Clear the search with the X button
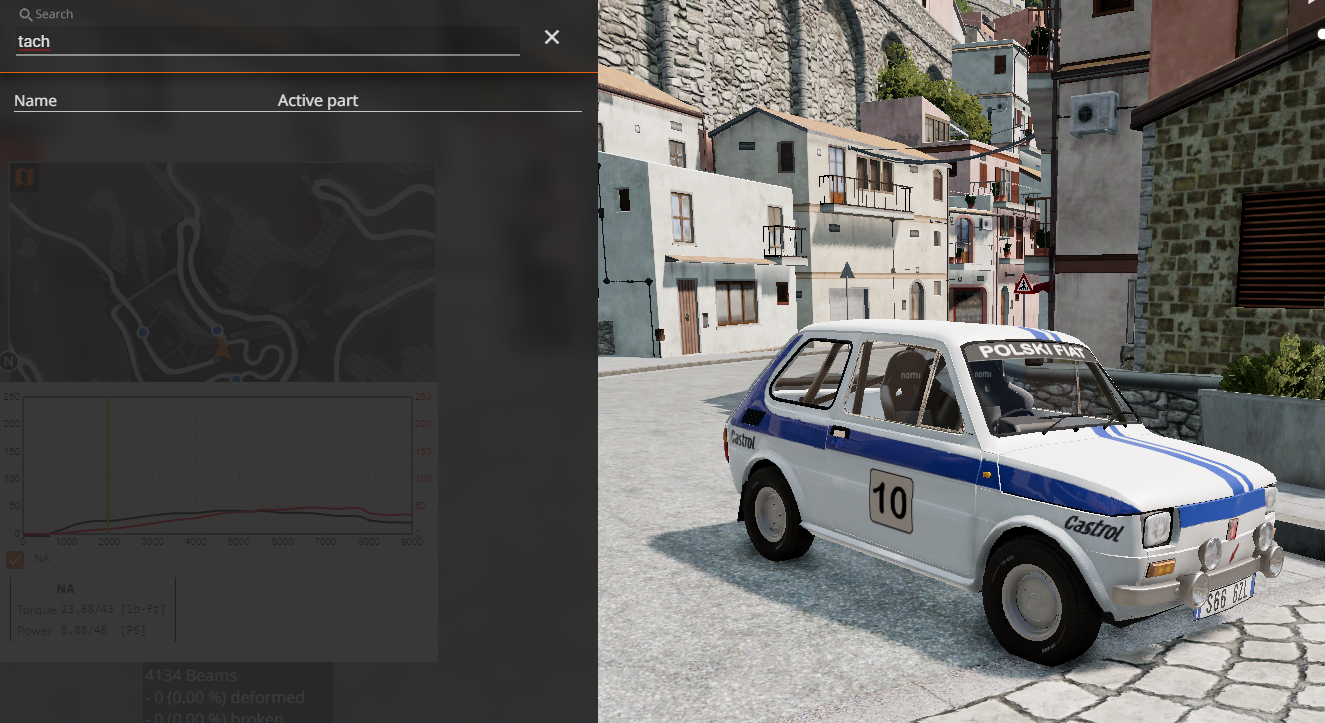This screenshot has height=723, width=1325. [x=552, y=38]
